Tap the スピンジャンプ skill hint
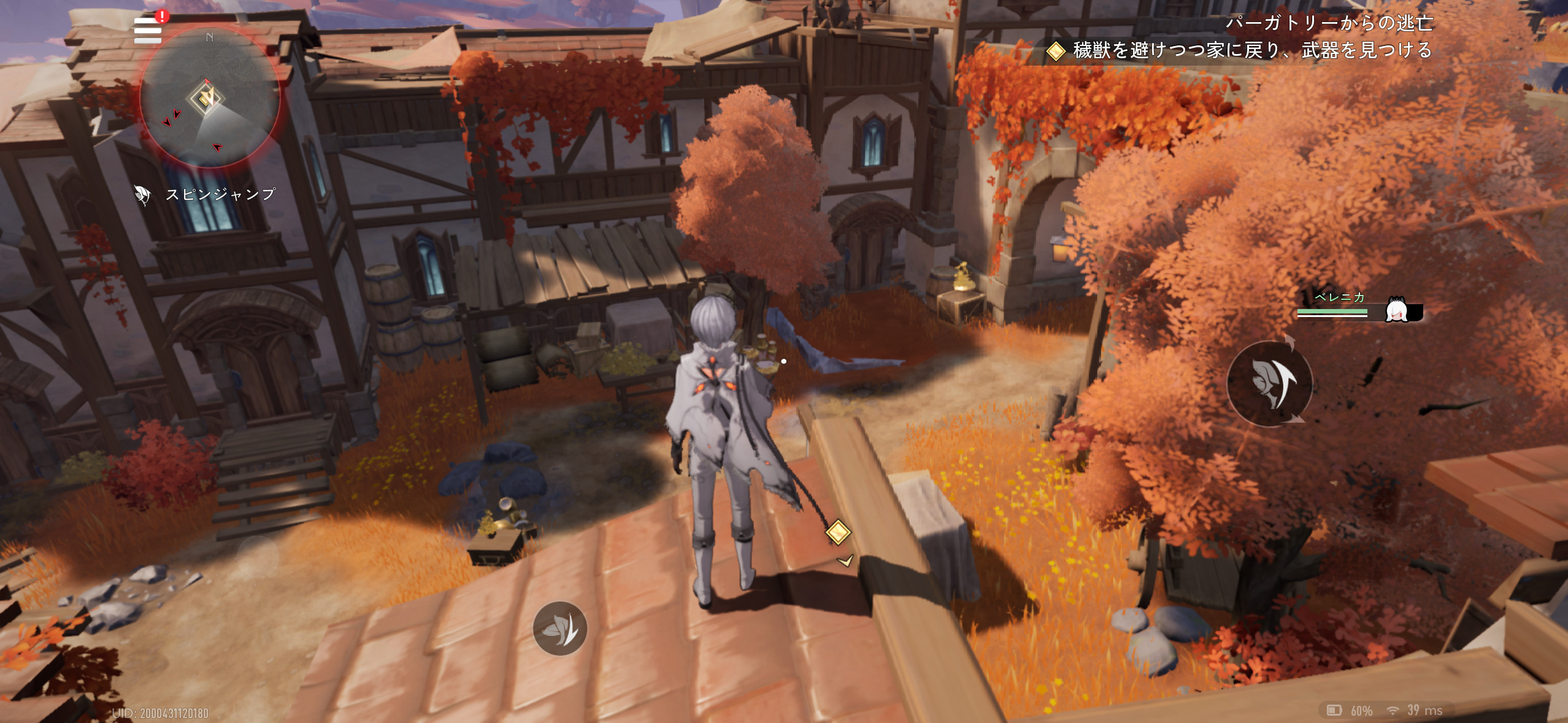The height and width of the screenshot is (723, 1568). click(x=206, y=195)
